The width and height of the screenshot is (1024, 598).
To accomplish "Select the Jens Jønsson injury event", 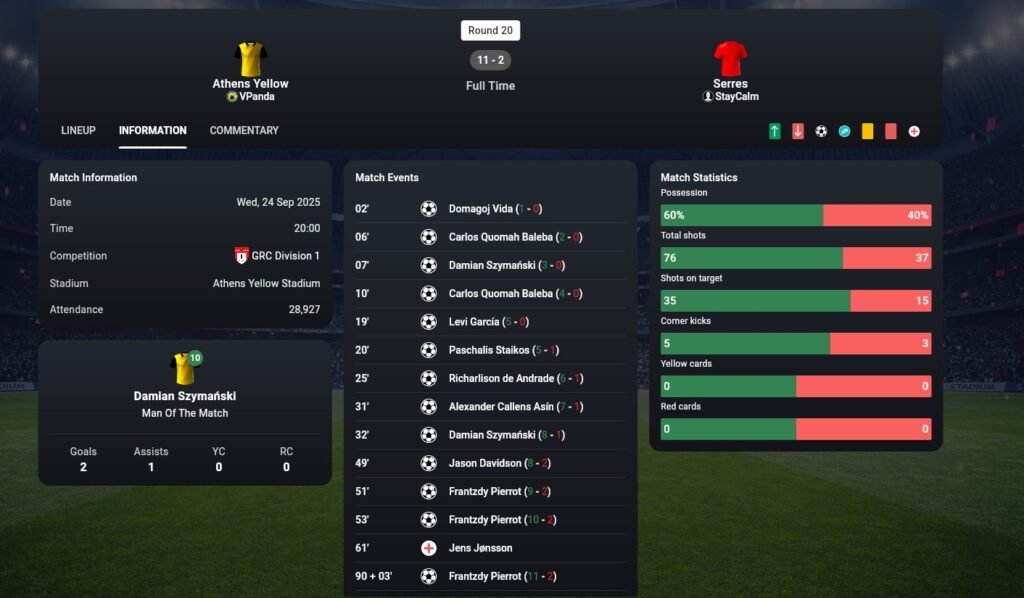I will [x=480, y=548].
